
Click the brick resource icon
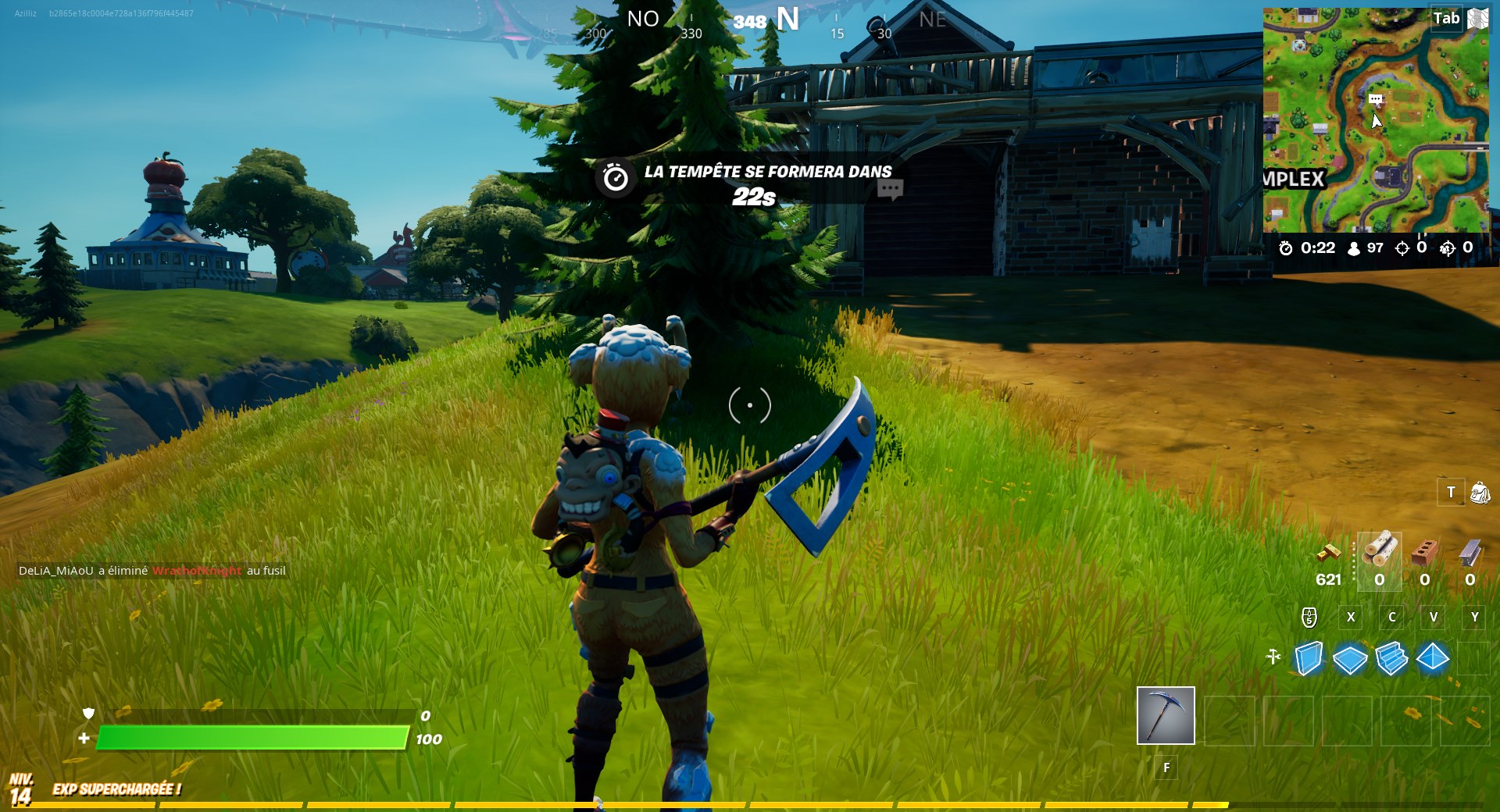[1425, 552]
